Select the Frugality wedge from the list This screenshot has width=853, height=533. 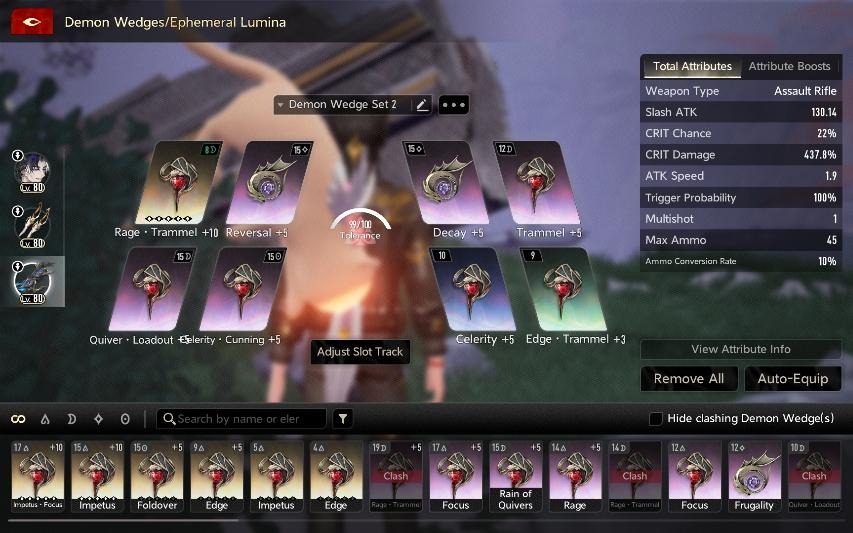pos(754,476)
